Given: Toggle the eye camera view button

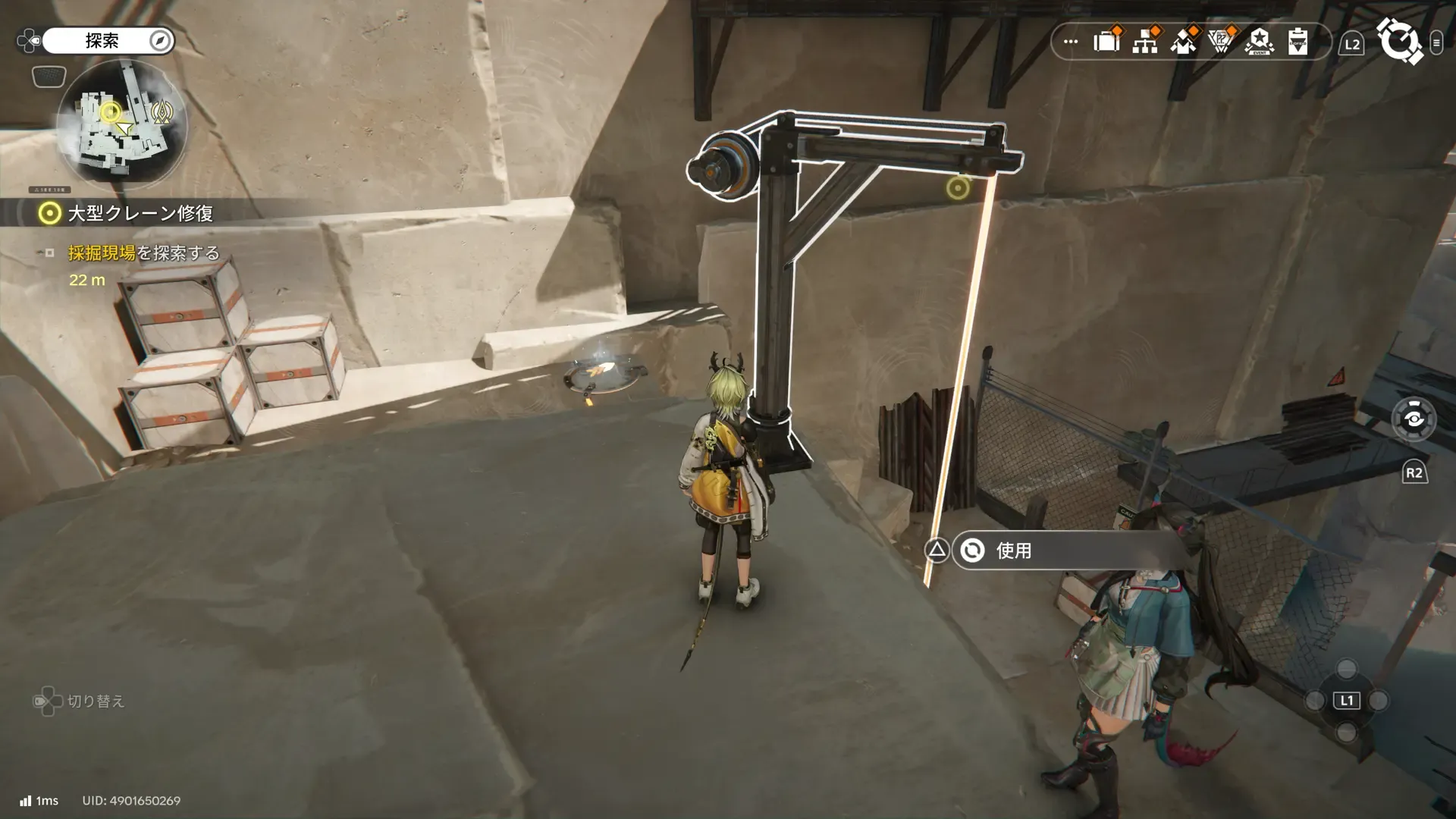Looking at the screenshot, I should pyautogui.click(x=1414, y=419).
